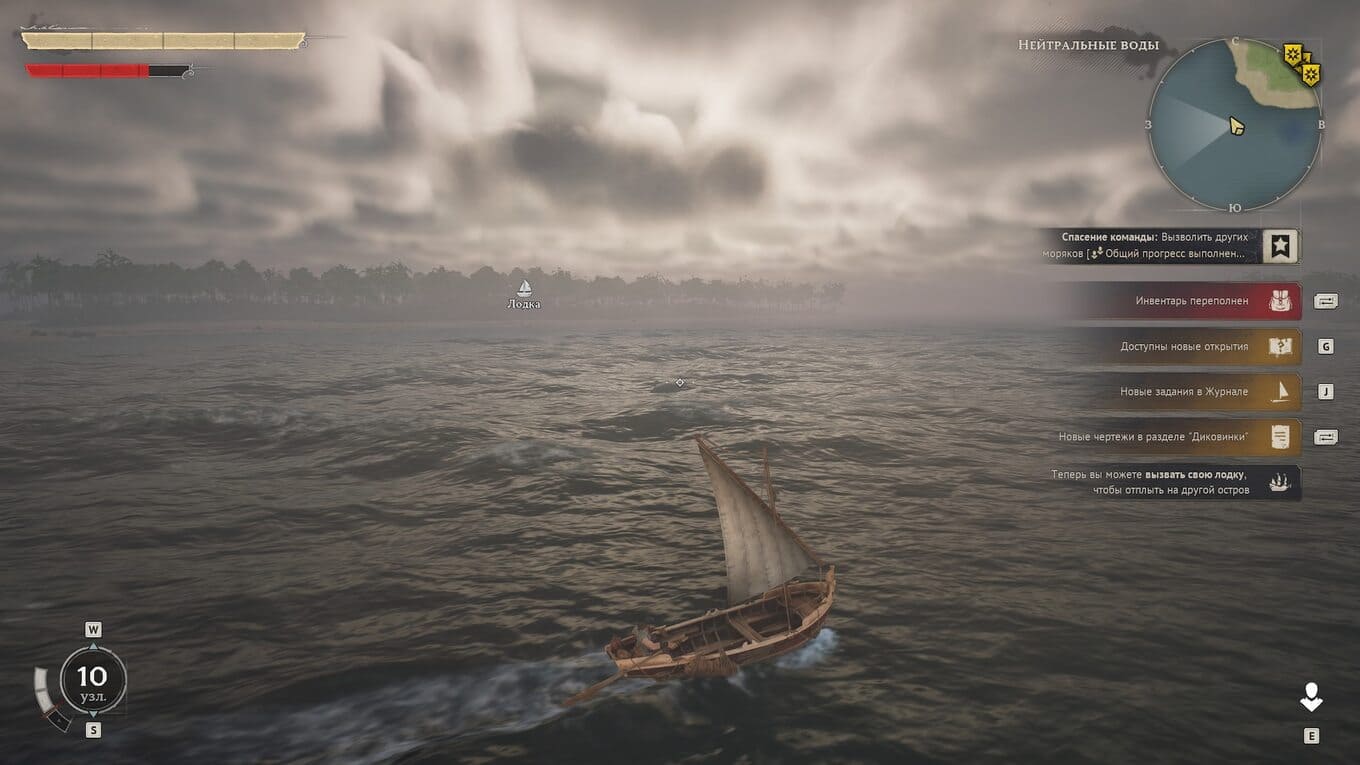
Task: Click the quest star icon
Action: 1281,245
